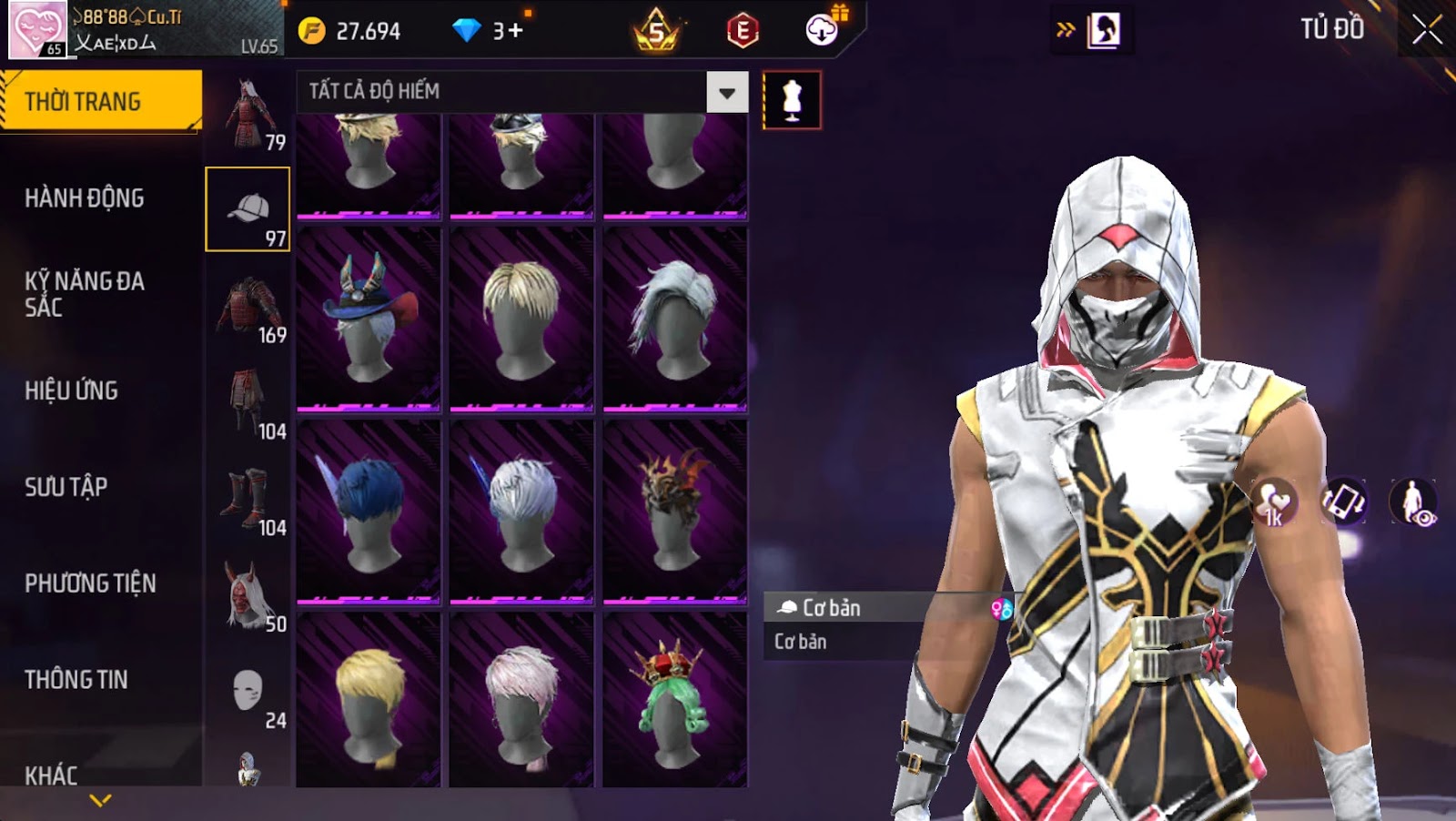Toggle the character view eye icon
Image resolution: width=1456 pixels, height=821 pixels.
pos(1413,502)
